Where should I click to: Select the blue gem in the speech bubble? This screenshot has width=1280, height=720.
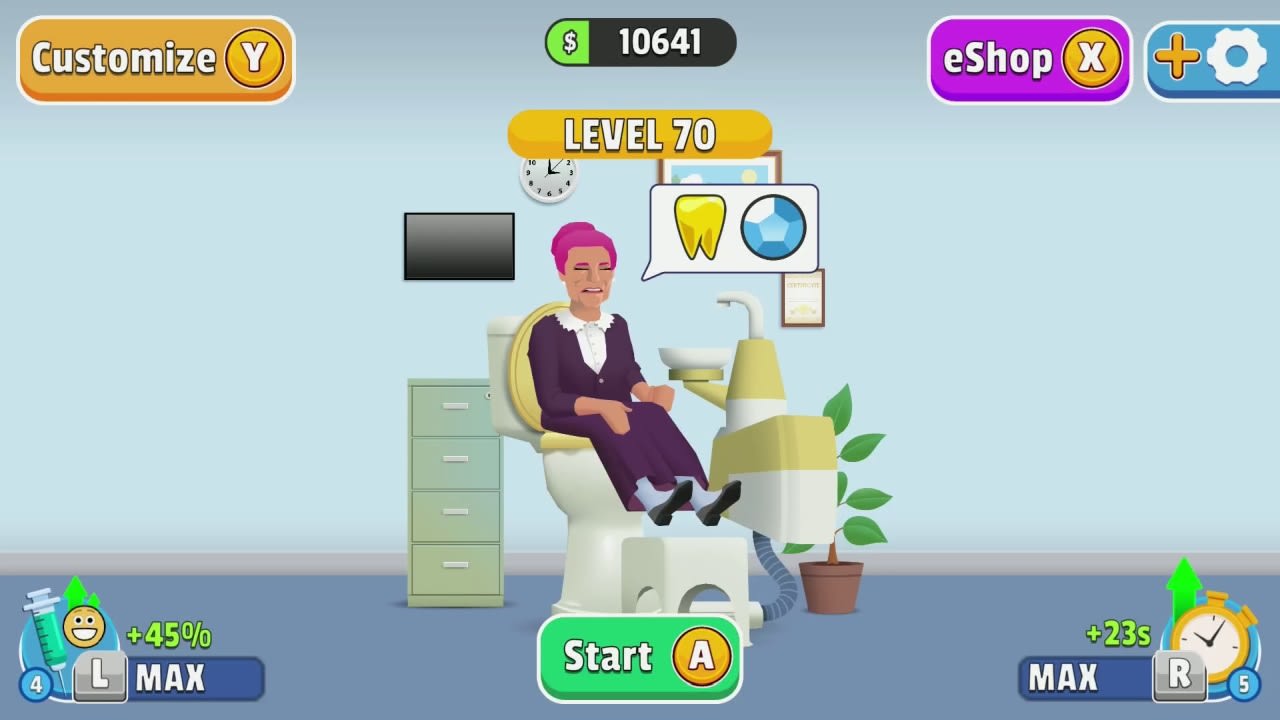coord(774,228)
